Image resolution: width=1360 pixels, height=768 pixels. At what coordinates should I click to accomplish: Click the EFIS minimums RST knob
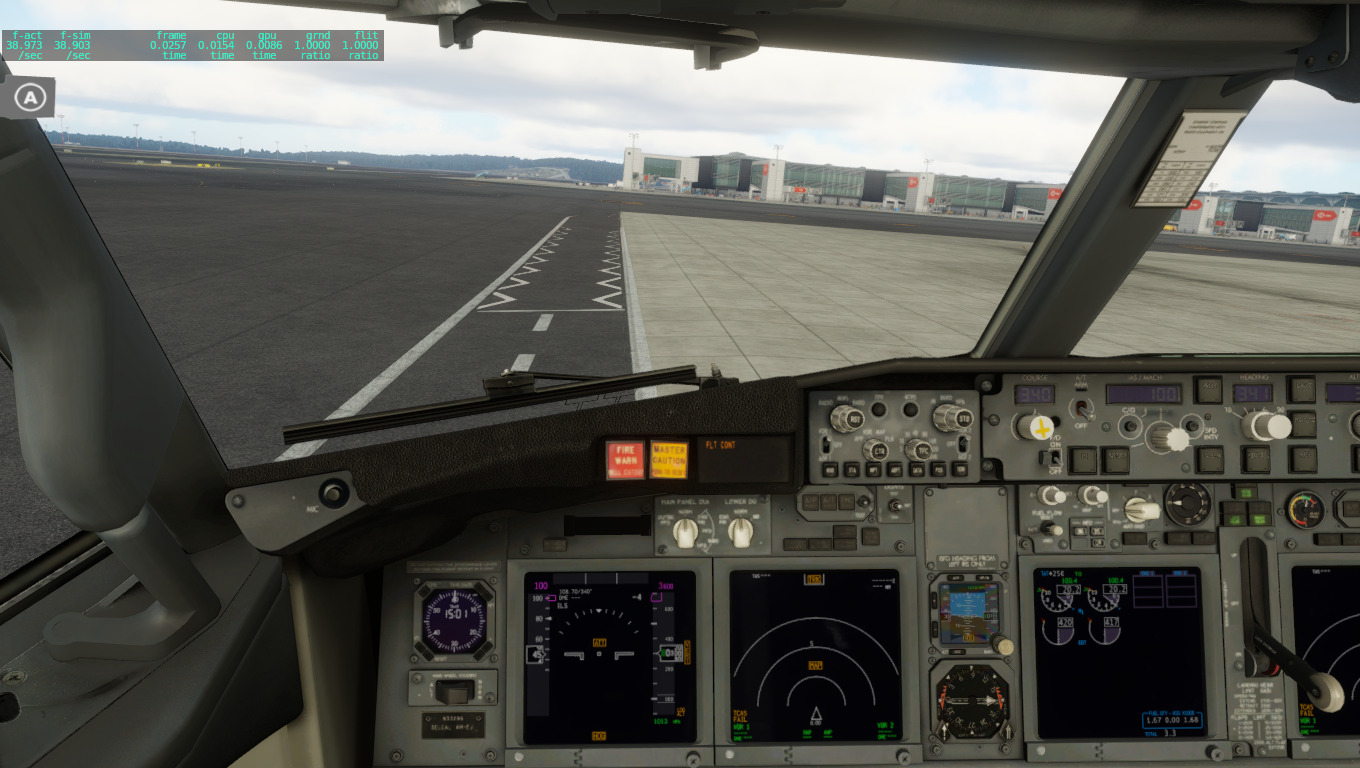(845, 418)
